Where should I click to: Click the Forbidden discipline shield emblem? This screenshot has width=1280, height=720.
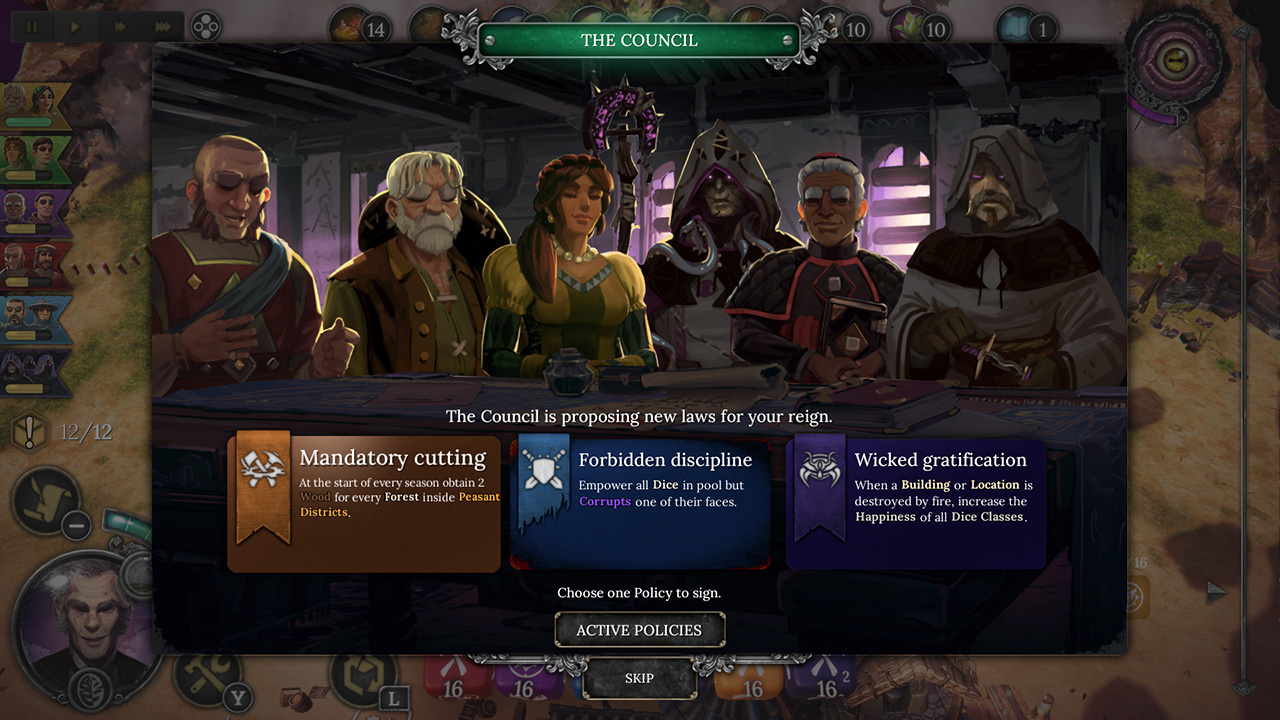coord(543,470)
